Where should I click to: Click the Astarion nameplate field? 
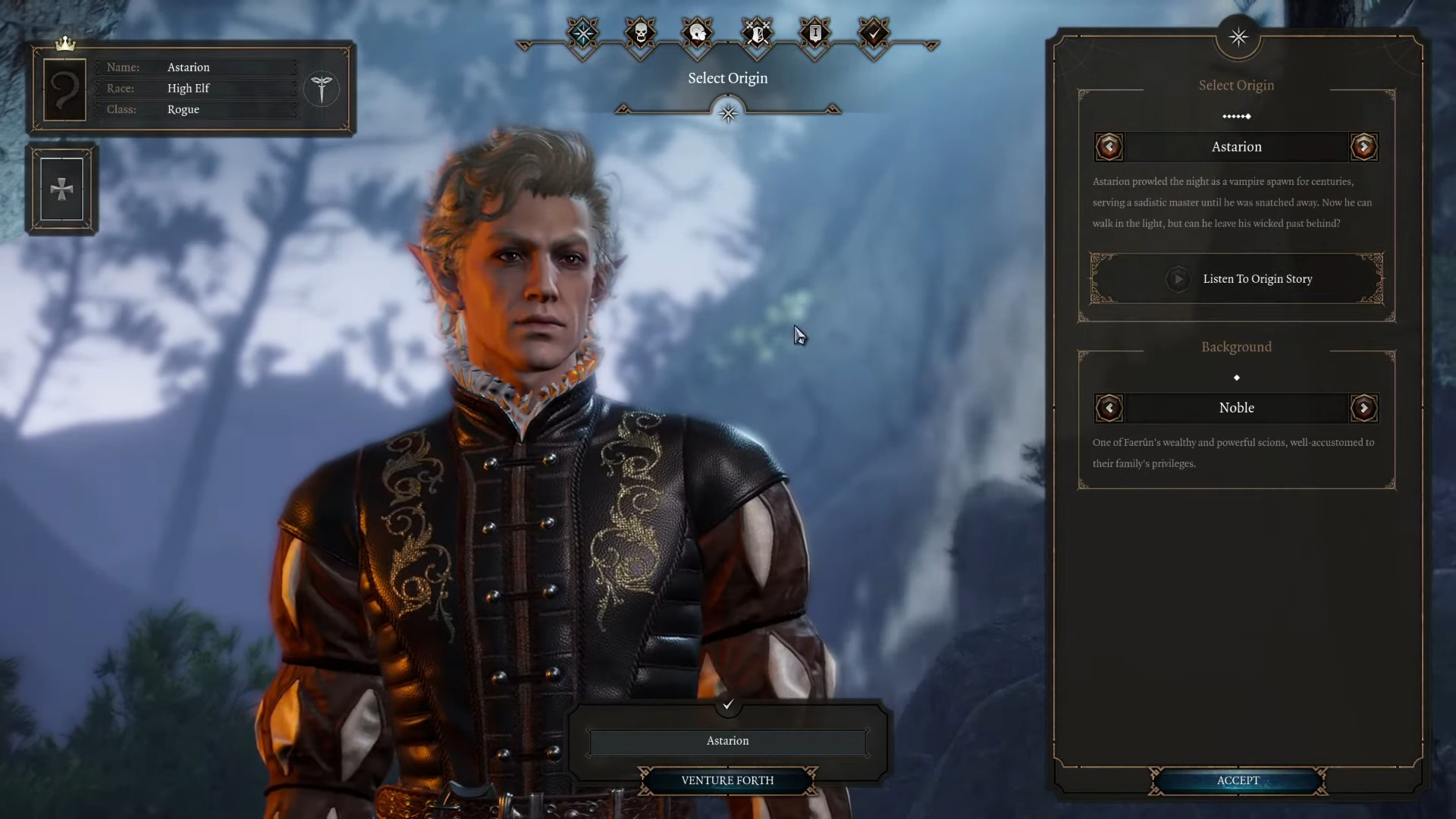[x=727, y=741]
